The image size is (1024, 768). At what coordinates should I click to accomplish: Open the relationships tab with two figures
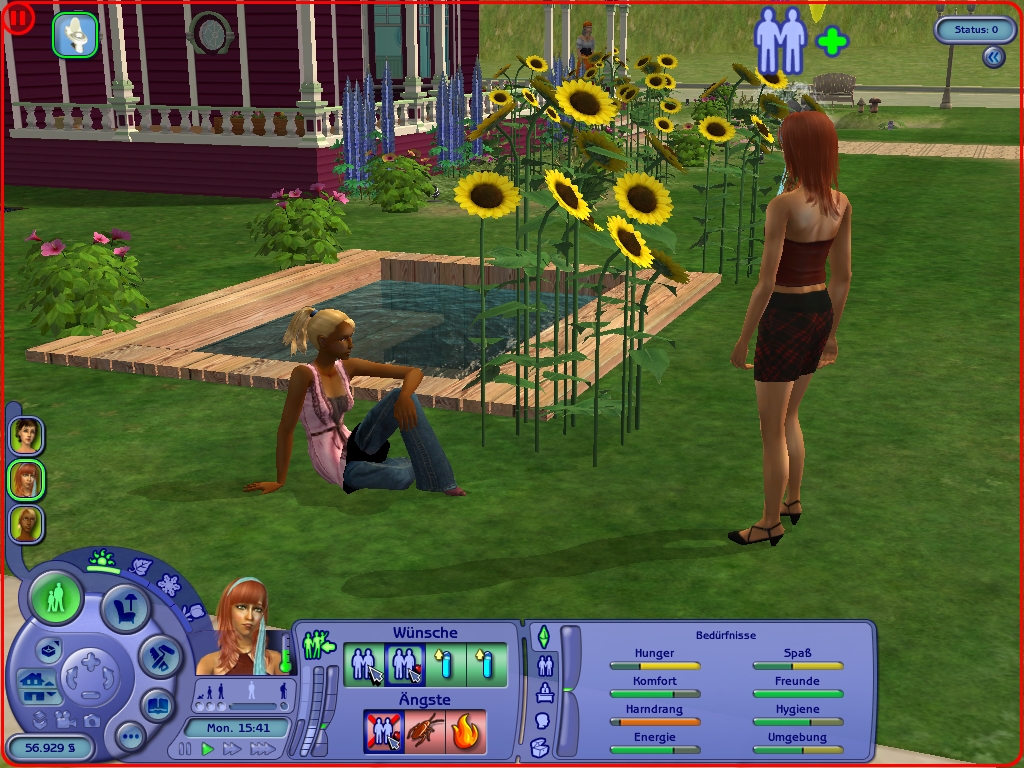545,664
